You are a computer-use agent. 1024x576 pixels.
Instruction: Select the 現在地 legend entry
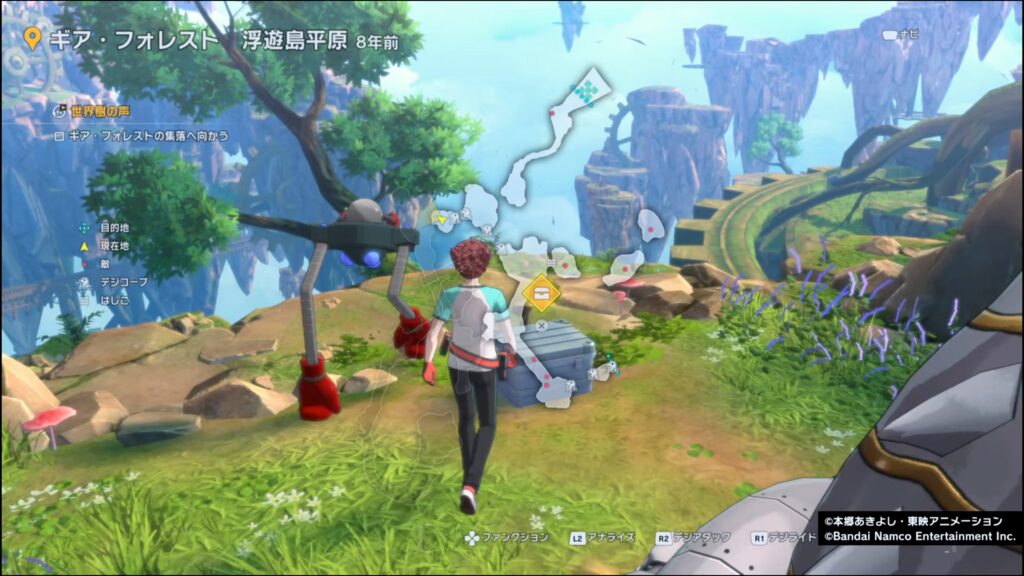(113, 246)
